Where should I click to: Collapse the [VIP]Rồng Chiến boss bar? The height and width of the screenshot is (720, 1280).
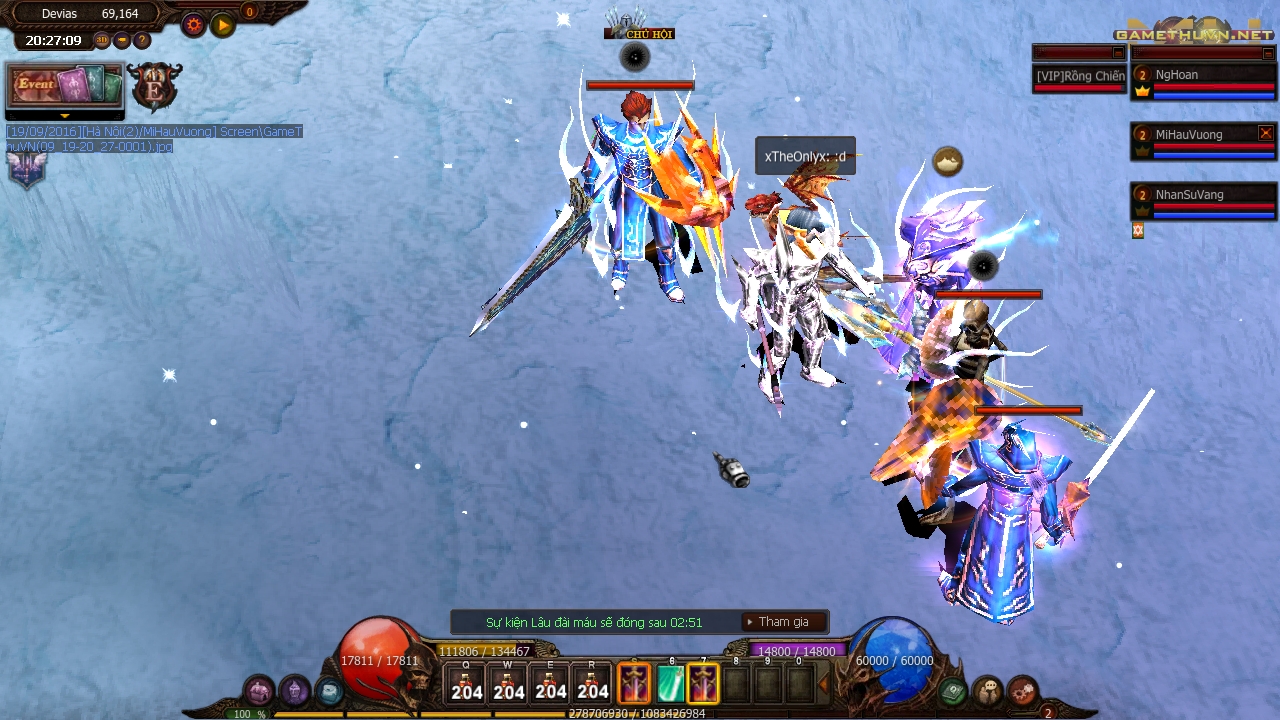[1119, 52]
